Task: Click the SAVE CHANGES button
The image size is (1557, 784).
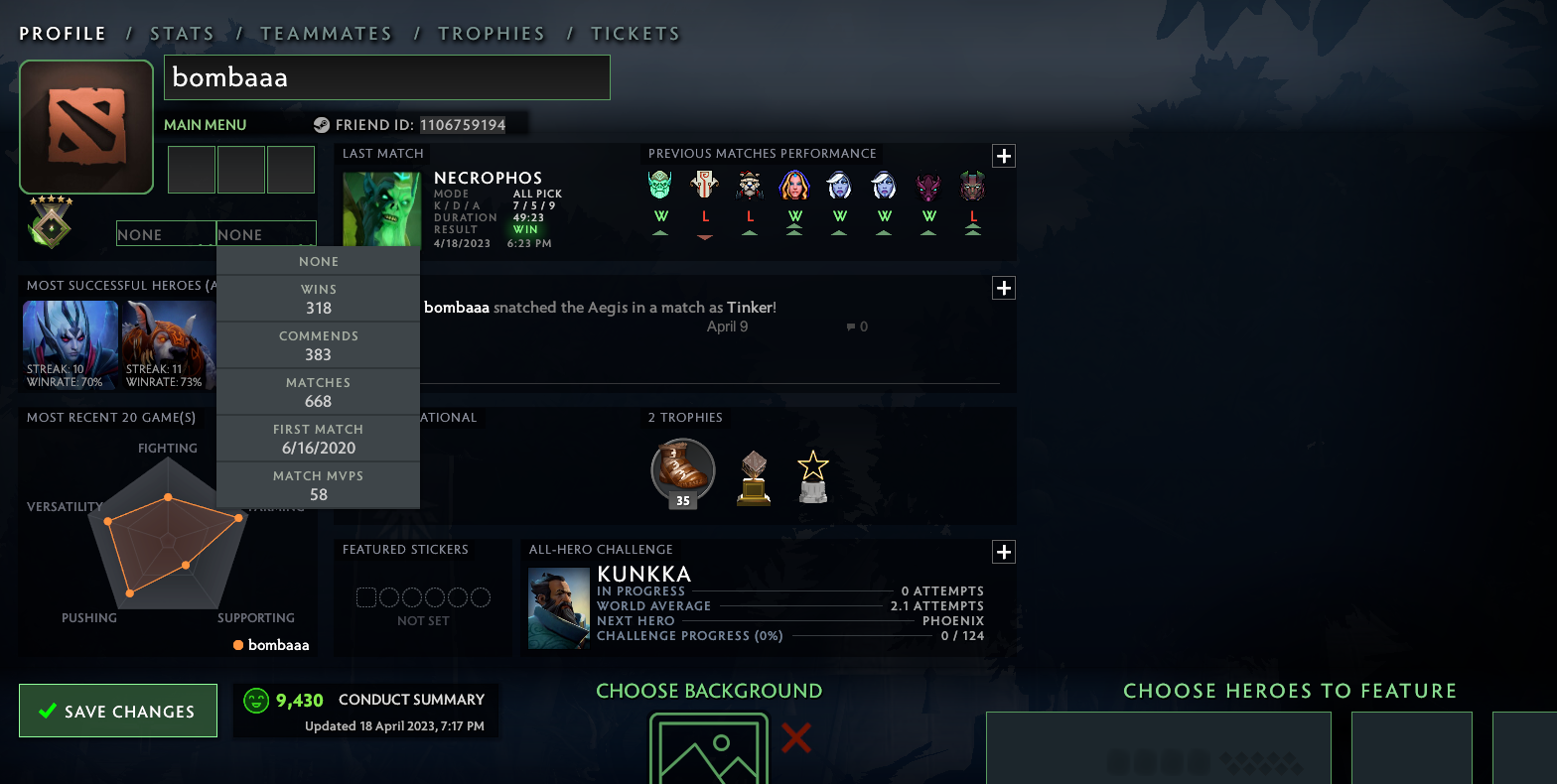Action: pos(117,711)
